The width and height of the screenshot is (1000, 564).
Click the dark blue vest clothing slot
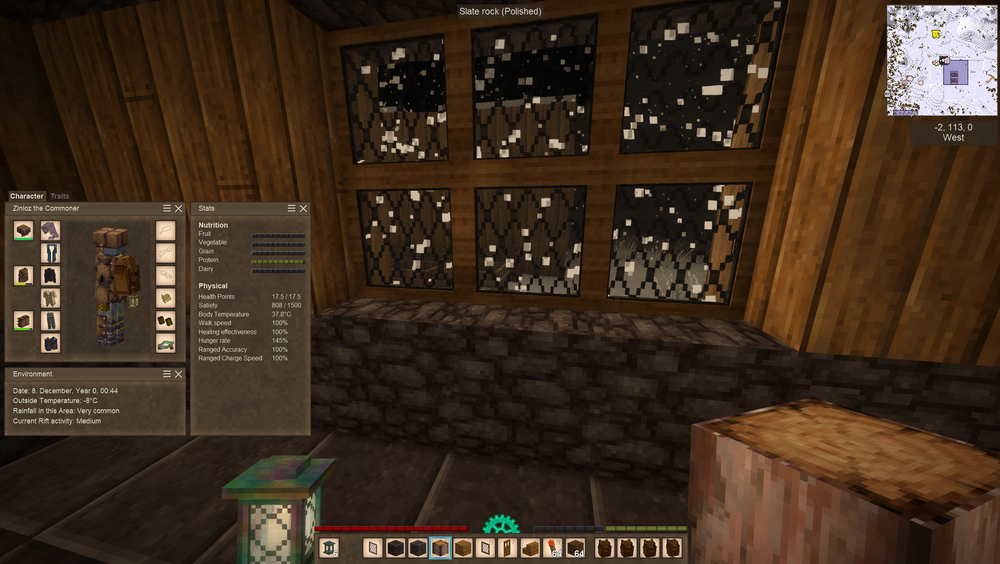click(x=50, y=254)
